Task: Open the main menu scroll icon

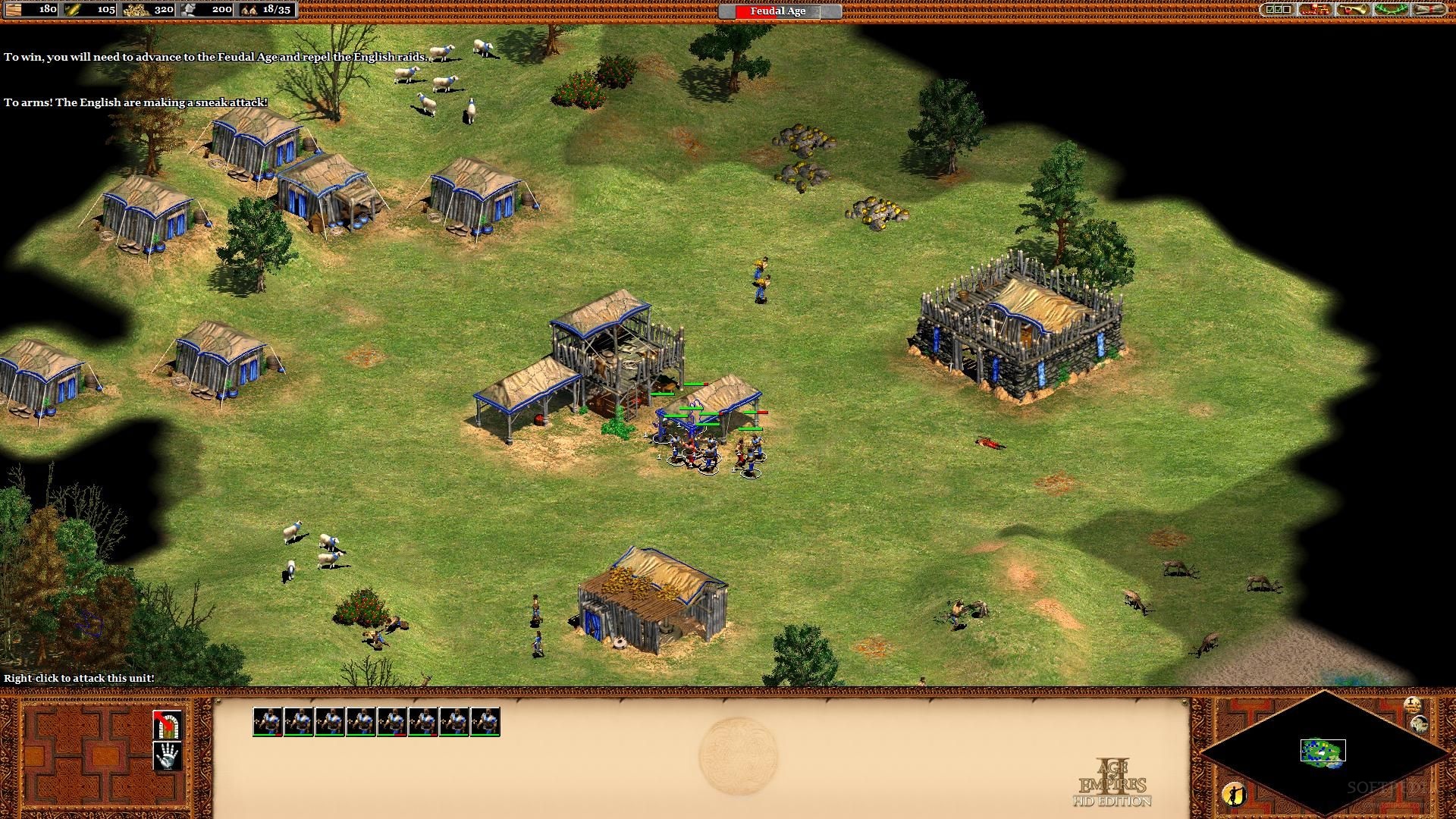Action: [1429, 10]
